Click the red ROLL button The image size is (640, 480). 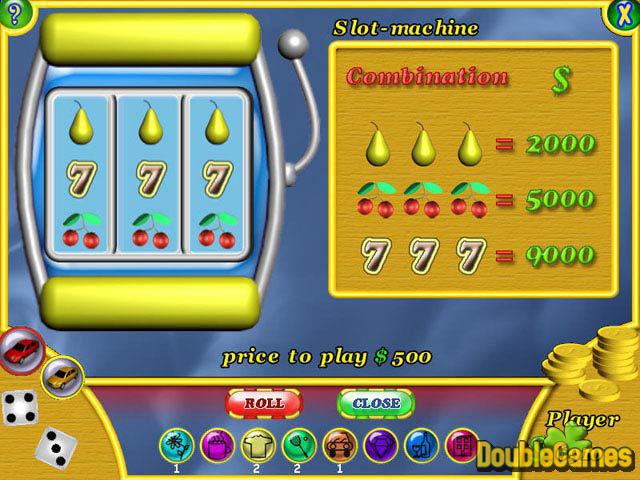click(x=264, y=402)
